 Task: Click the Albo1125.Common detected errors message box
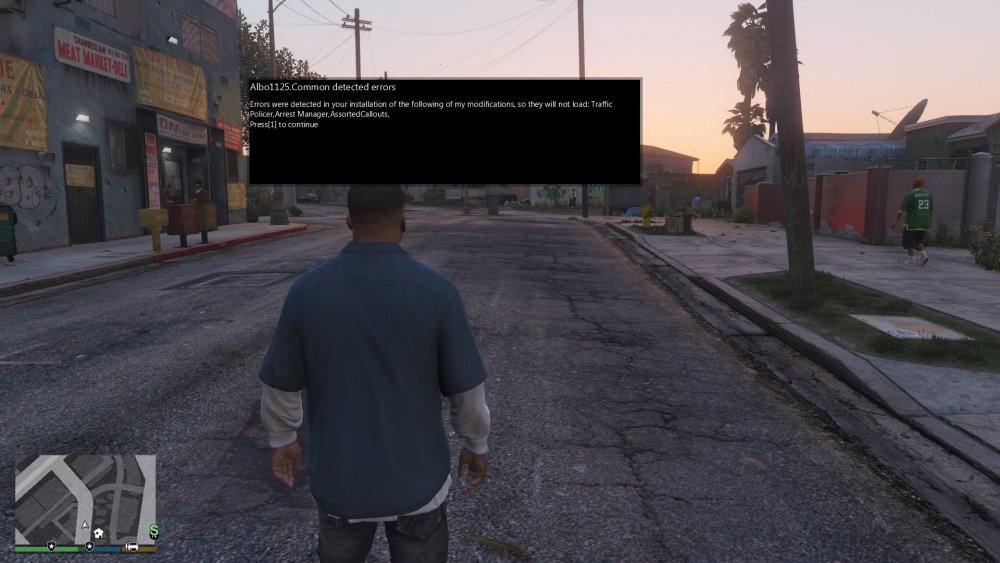pyautogui.click(x=444, y=131)
